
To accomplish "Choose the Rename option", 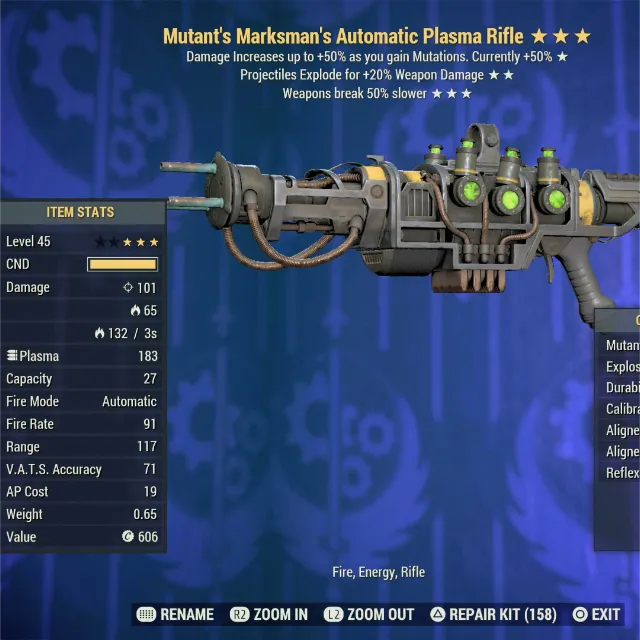I will 176,614.
